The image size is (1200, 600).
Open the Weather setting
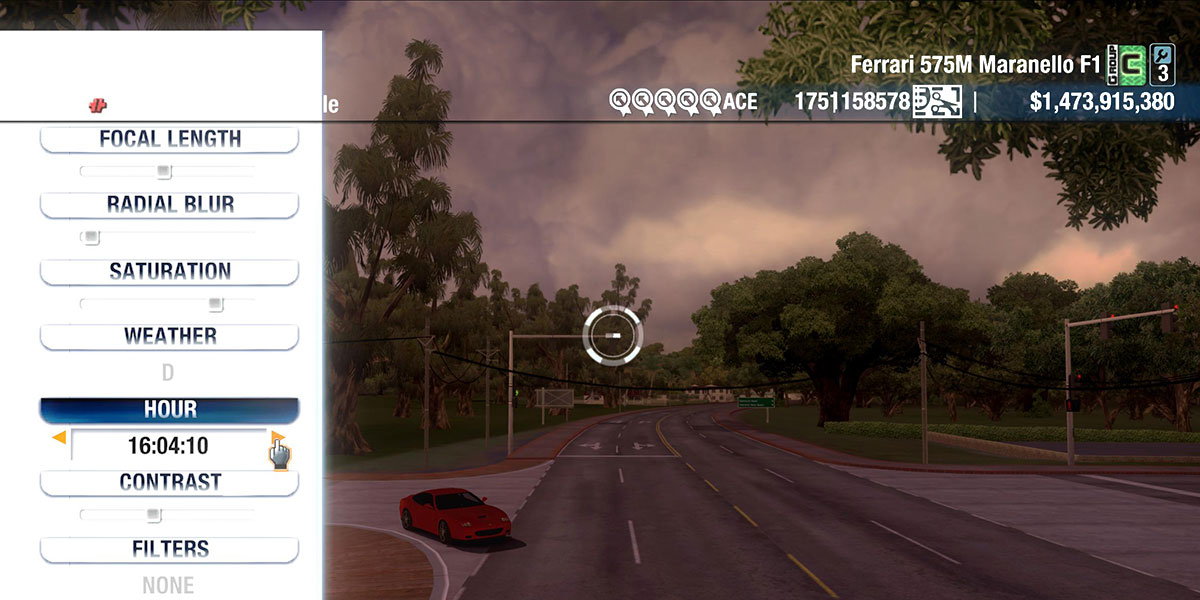click(x=169, y=336)
